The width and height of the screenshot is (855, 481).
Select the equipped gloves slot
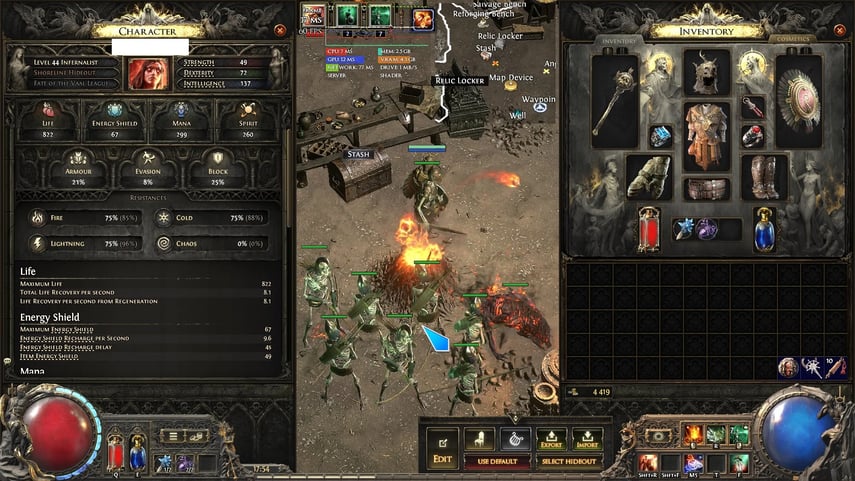tap(649, 176)
